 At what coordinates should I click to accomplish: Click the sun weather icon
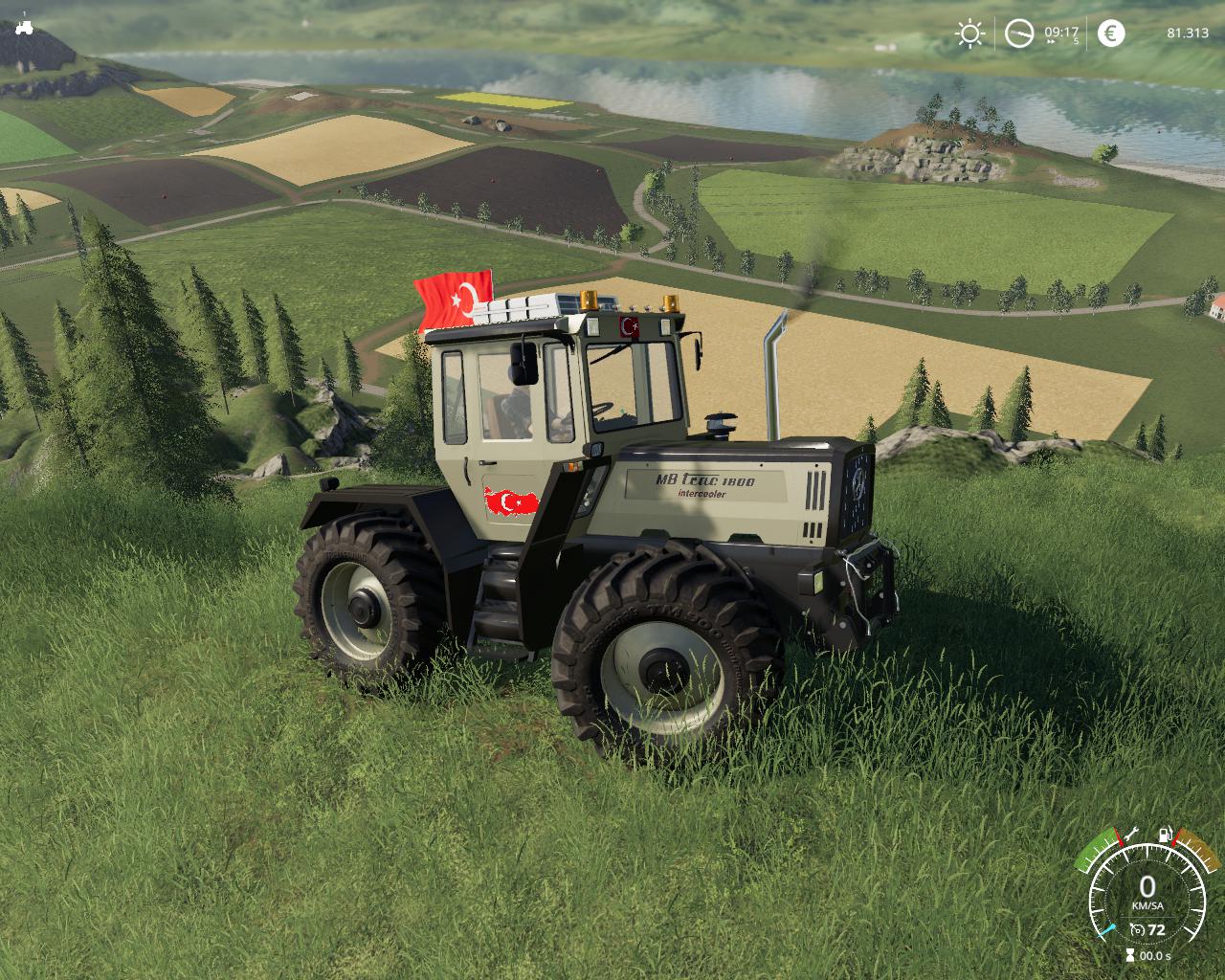tap(969, 34)
